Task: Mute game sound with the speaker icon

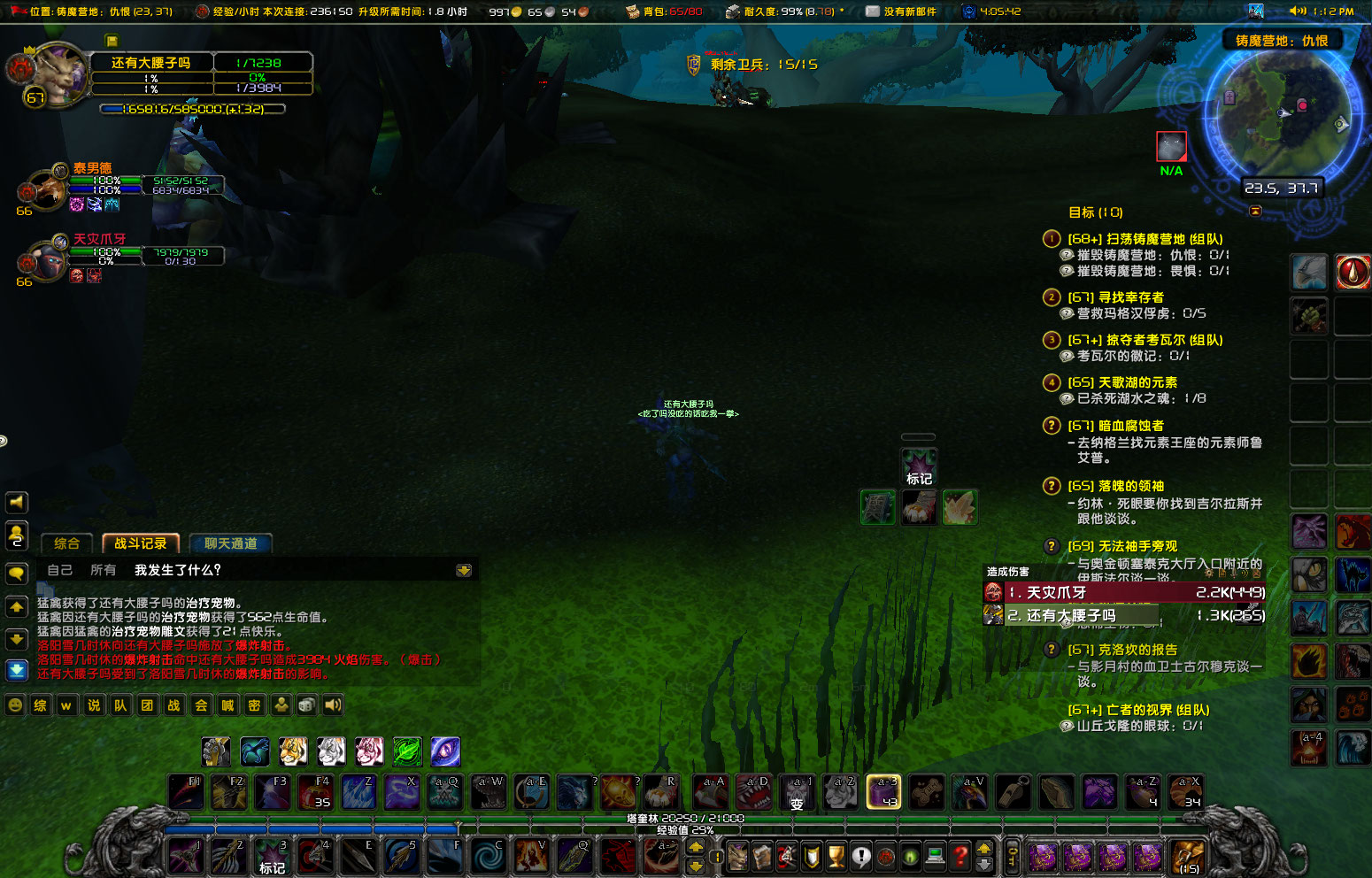Action: (x=332, y=705)
